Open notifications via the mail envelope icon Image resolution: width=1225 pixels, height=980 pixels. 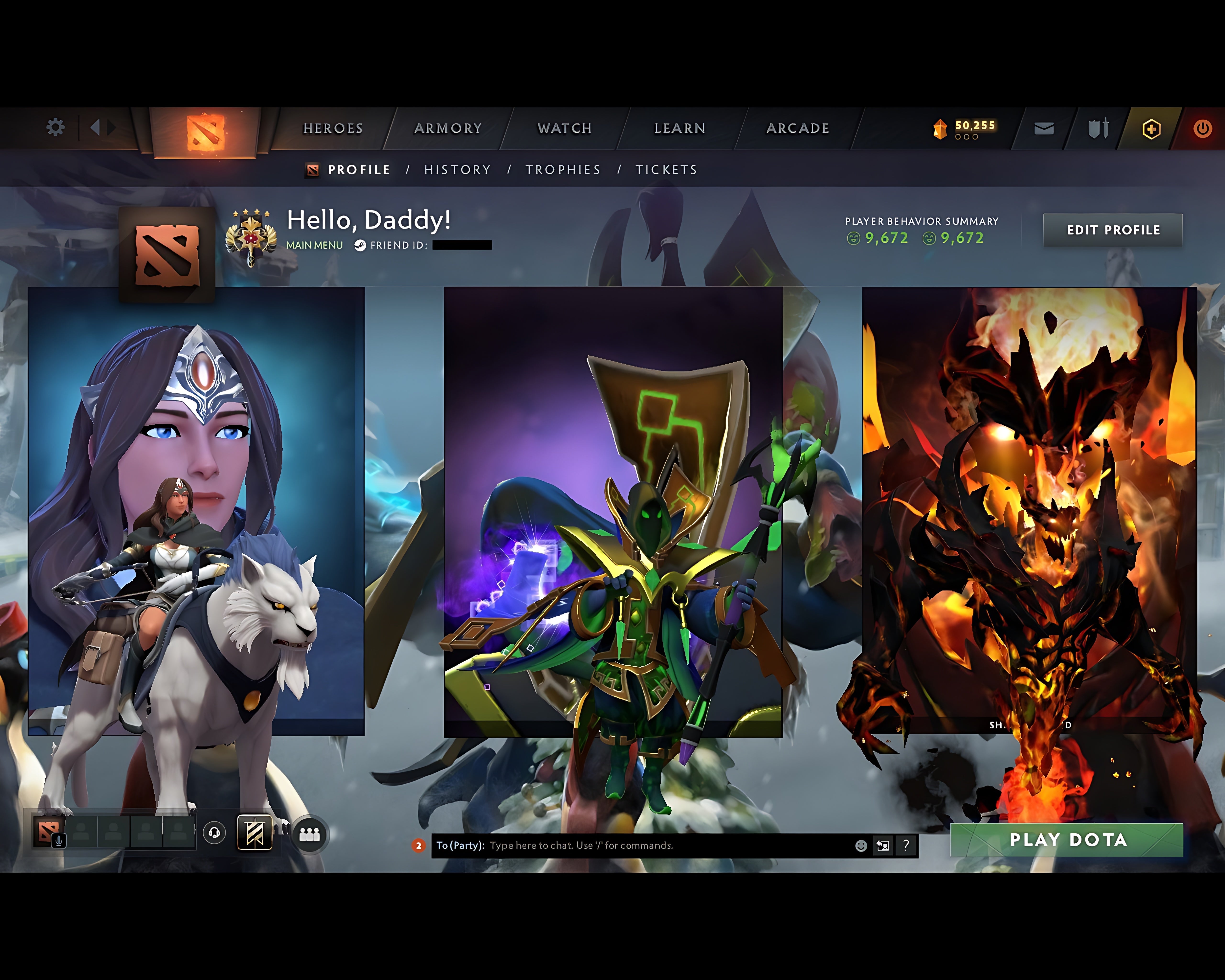1044,128
